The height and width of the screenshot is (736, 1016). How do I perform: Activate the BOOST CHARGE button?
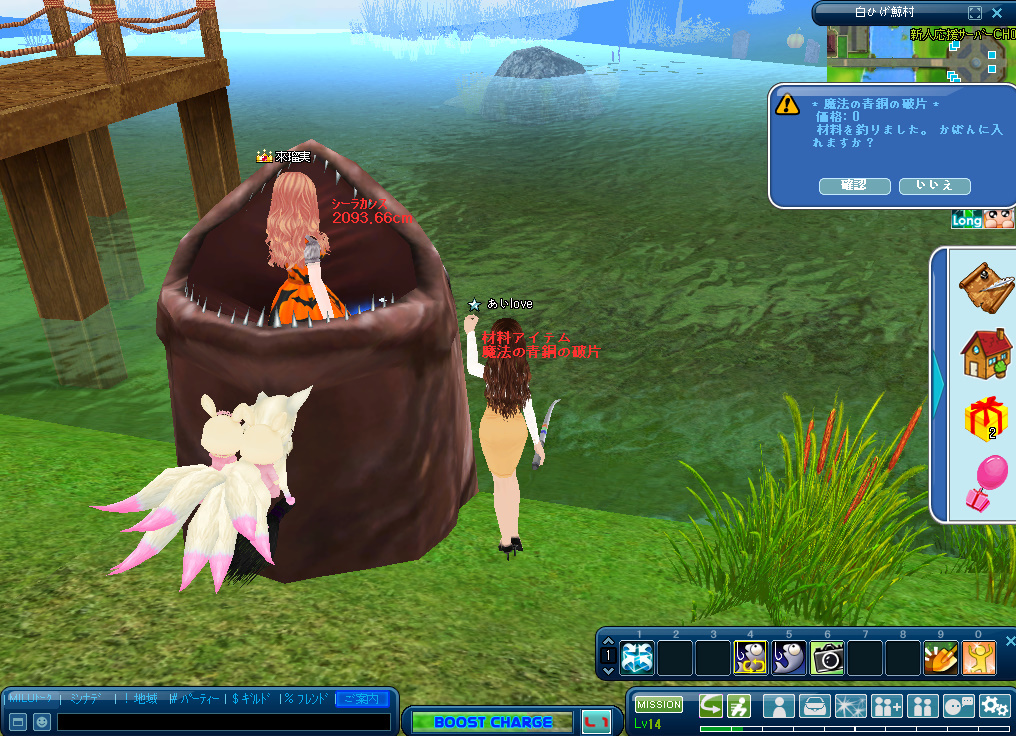coord(493,721)
